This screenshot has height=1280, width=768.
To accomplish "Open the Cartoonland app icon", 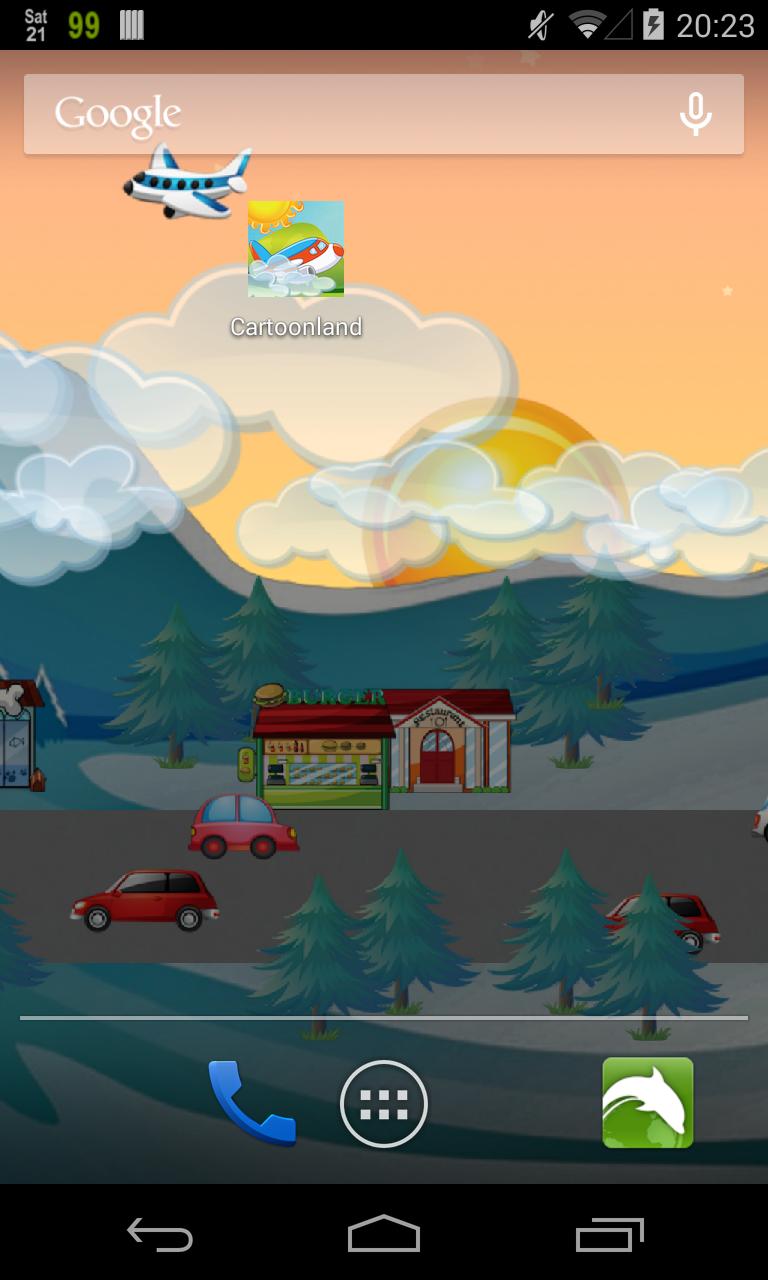I will click(x=296, y=250).
